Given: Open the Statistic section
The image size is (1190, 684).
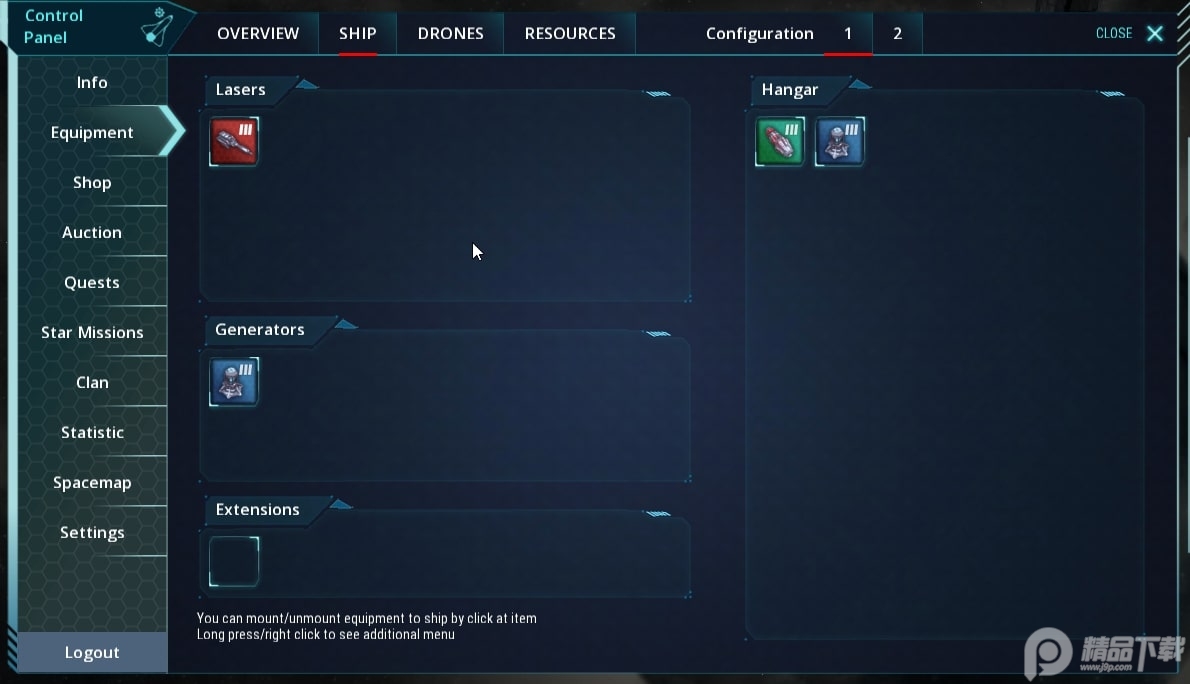Looking at the screenshot, I should pos(92,432).
